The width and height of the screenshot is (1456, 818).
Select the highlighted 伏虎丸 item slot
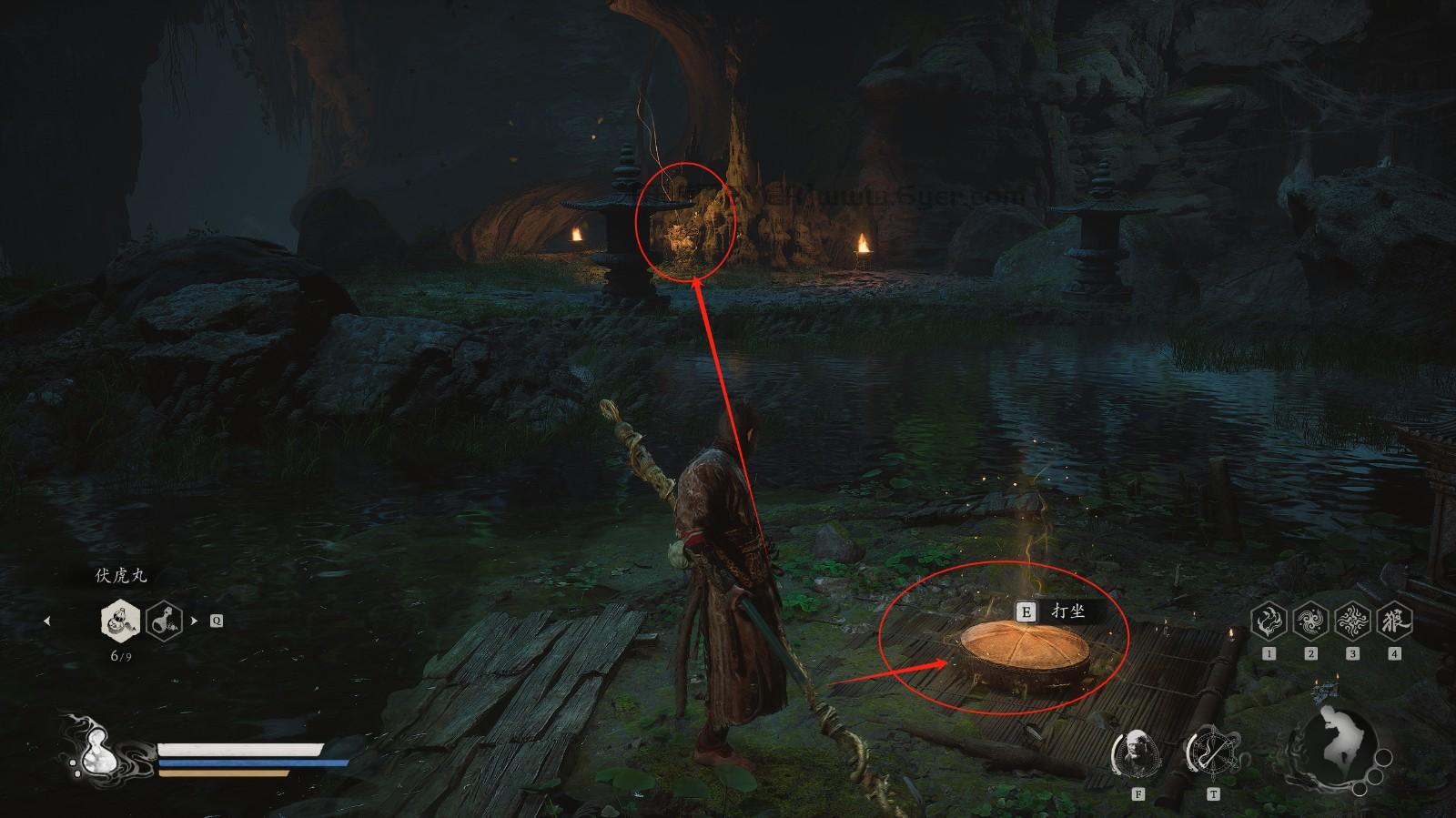tap(120, 621)
